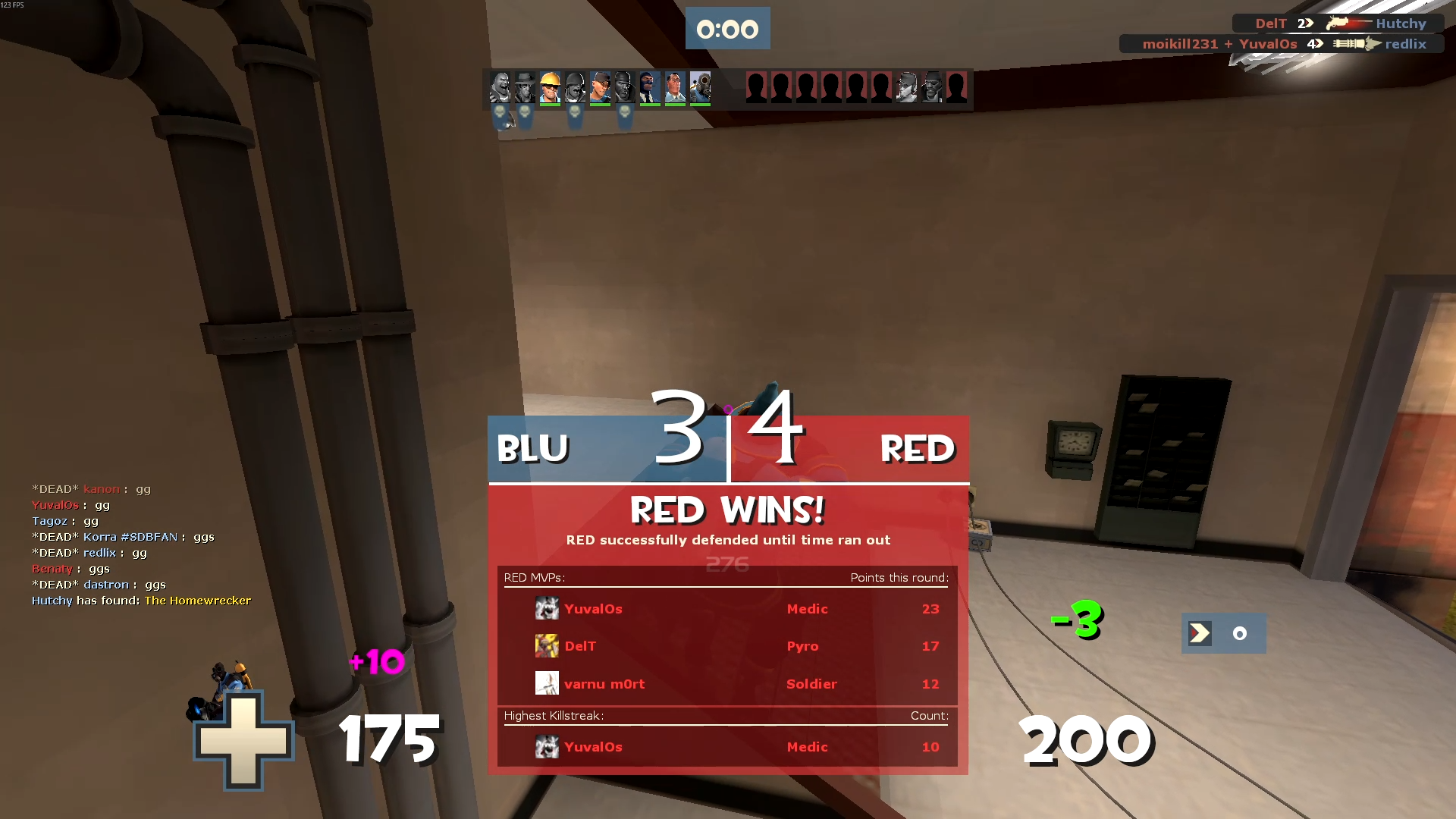Select YuvalOs in the RED MVPs list
The image size is (1456, 819).
(x=593, y=609)
